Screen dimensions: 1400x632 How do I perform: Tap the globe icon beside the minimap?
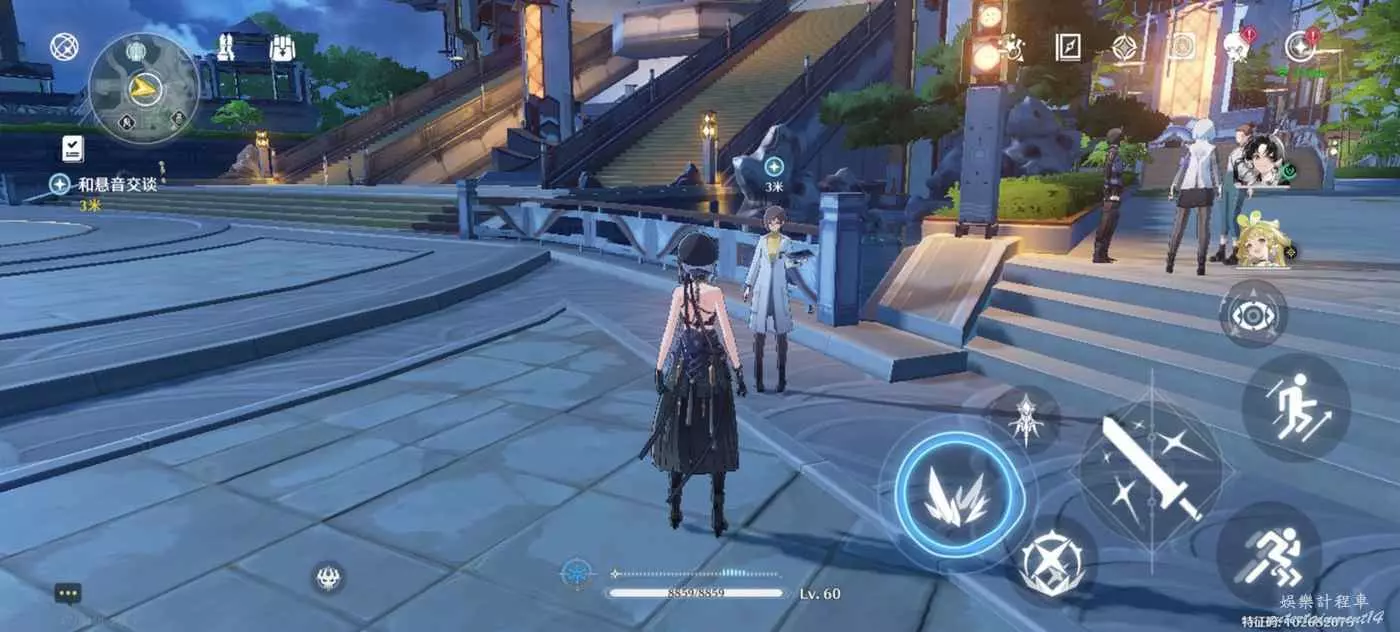[x=64, y=46]
